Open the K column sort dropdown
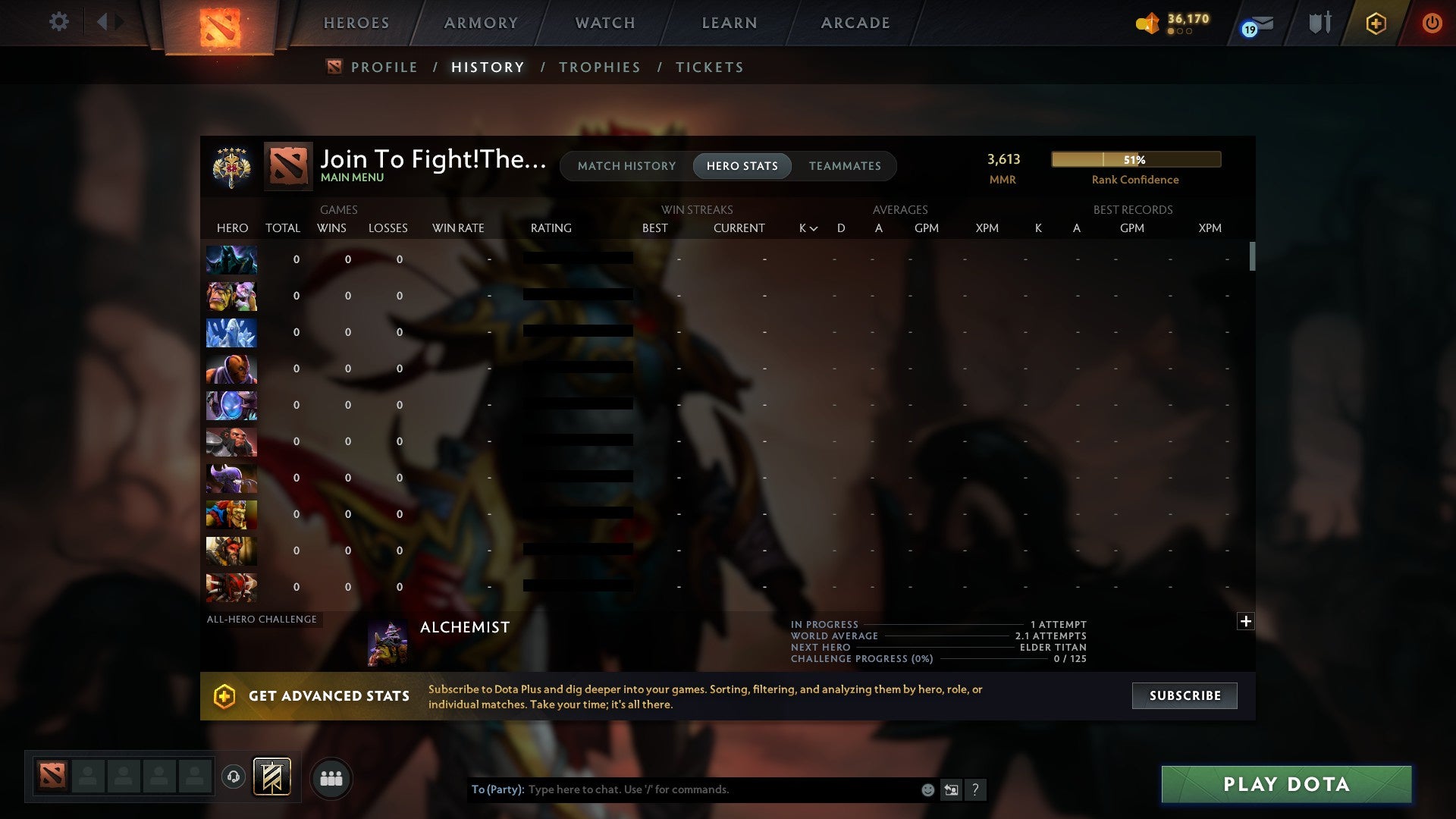Image resolution: width=1456 pixels, height=819 pixels. (806, 227)
